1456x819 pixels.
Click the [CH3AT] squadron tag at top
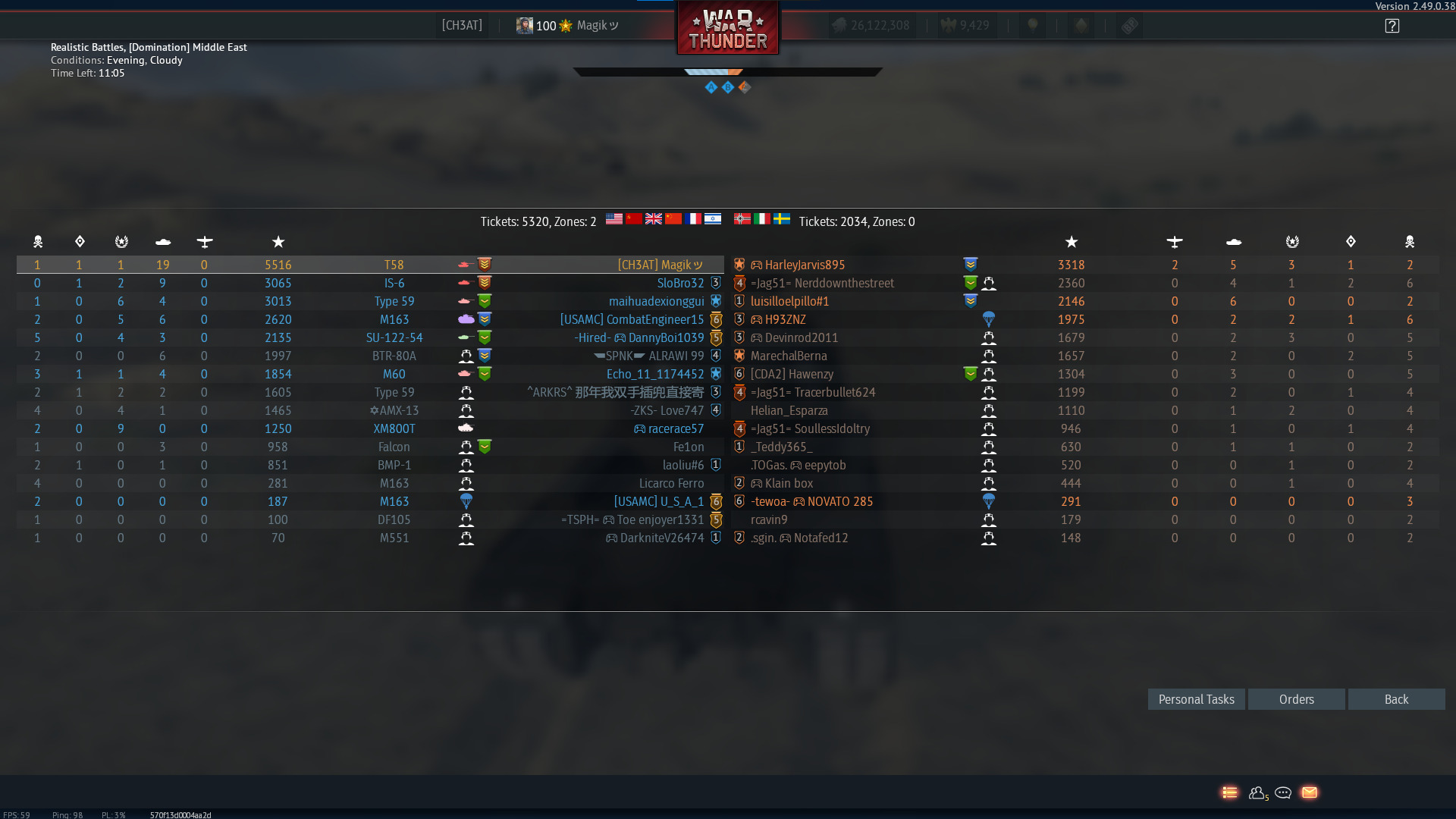coord(461,25)
